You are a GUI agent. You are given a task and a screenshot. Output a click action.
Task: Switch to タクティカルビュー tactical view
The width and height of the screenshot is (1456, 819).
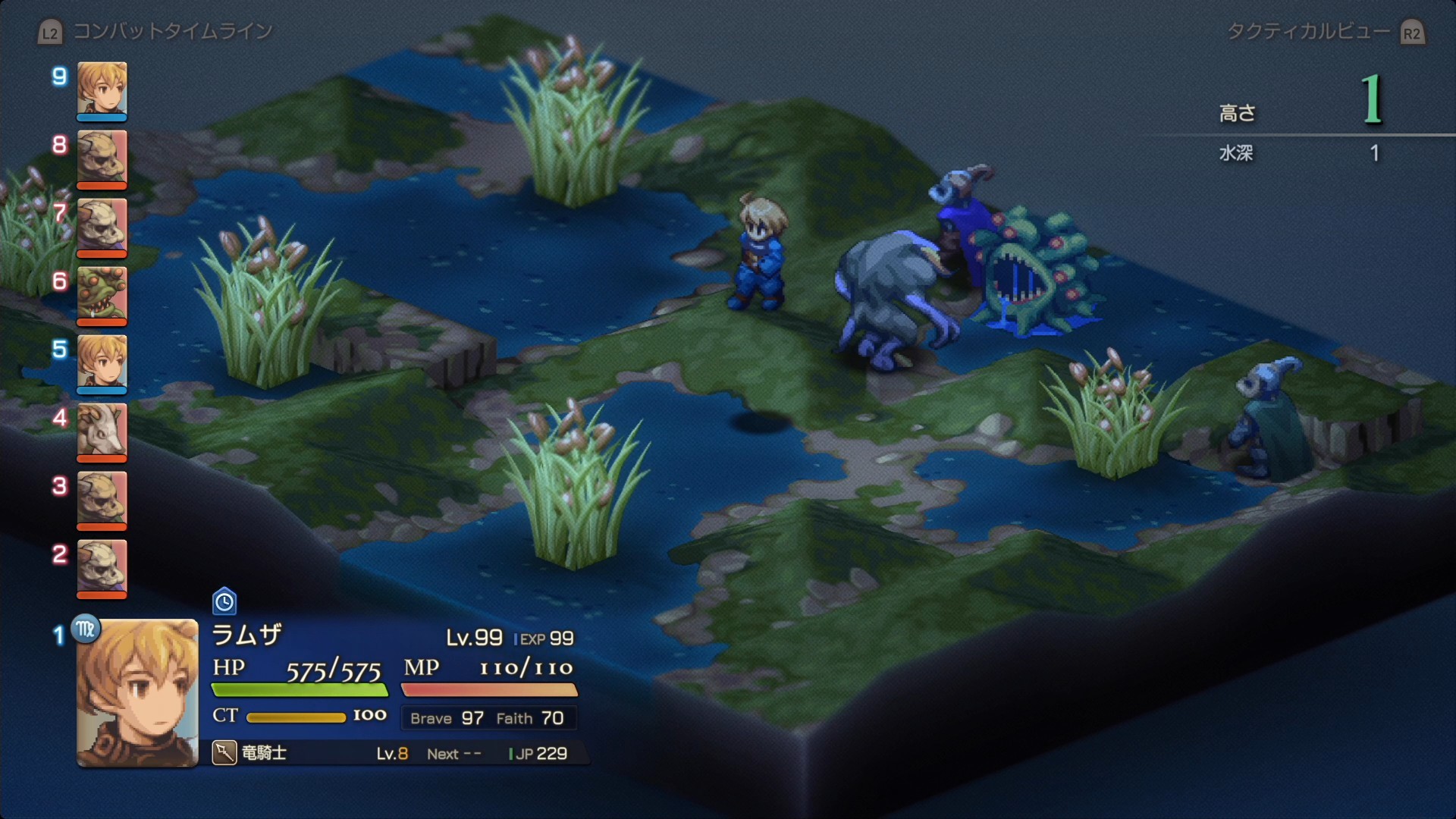point(1308,31)
